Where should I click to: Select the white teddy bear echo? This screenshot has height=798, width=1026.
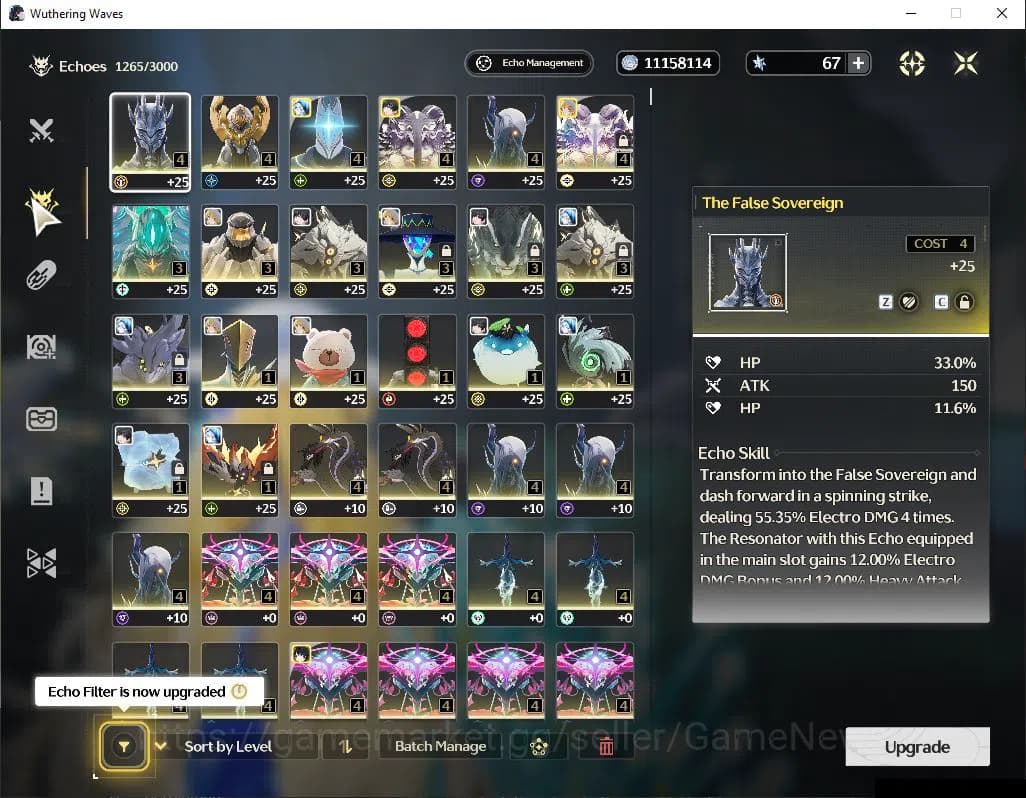pyautogui.click(x=328, y=359)
